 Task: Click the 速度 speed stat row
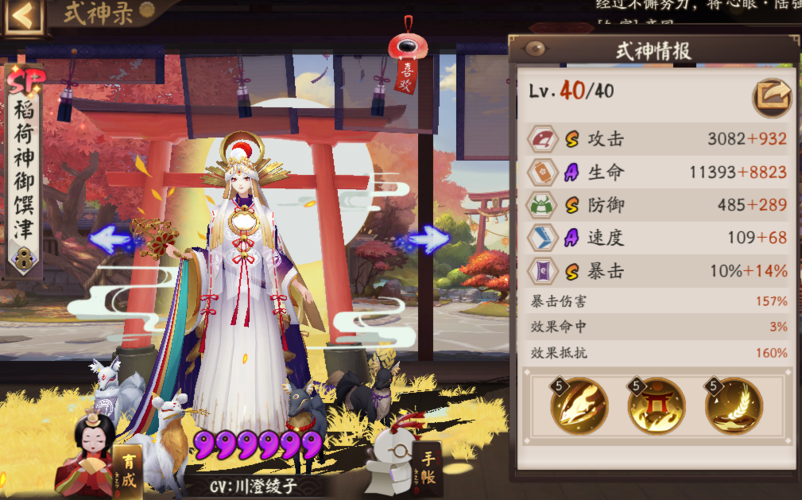click(x=657, y=238)
